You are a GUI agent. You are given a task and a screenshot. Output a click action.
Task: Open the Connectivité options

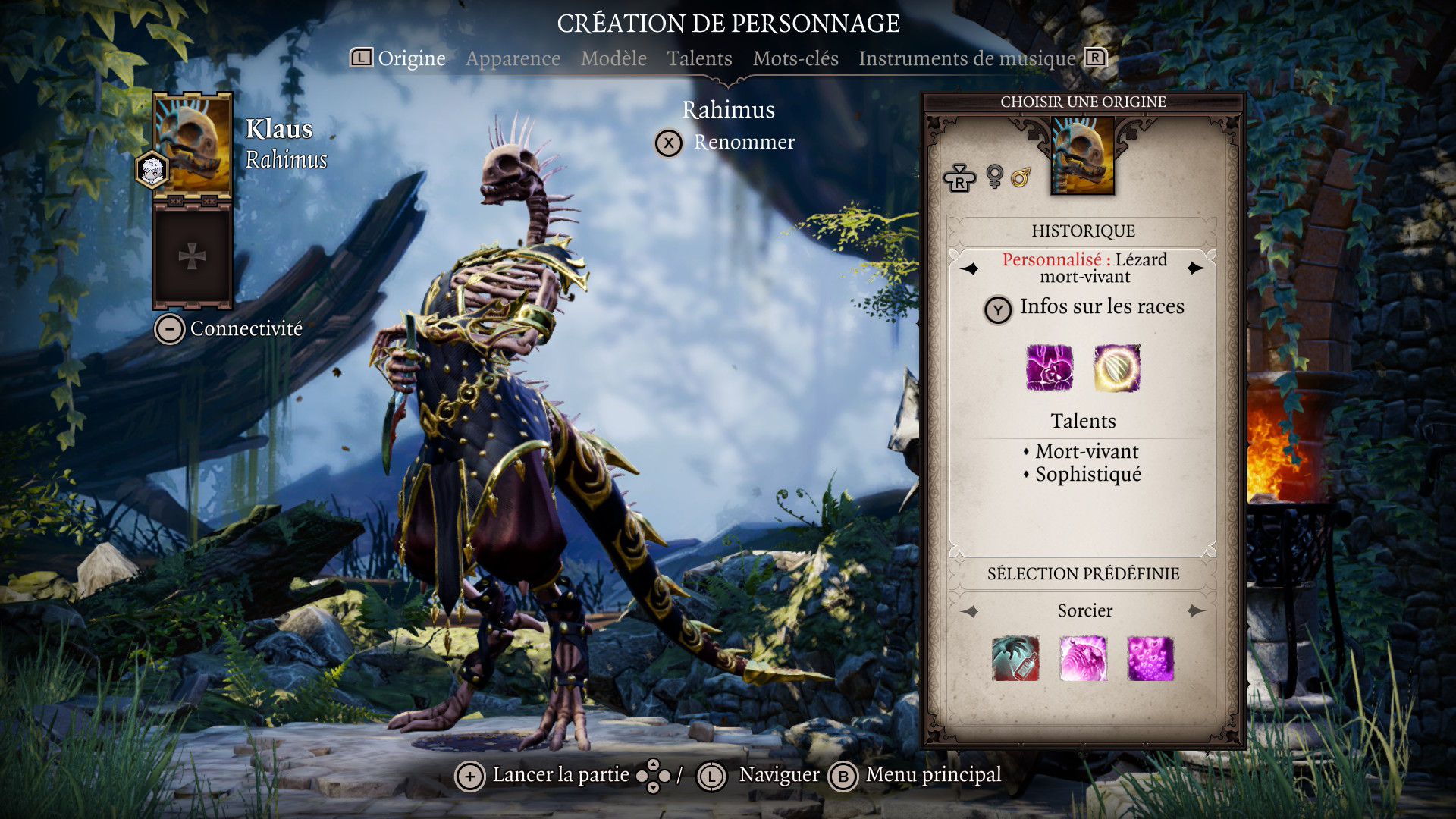[x=229, y=329]
